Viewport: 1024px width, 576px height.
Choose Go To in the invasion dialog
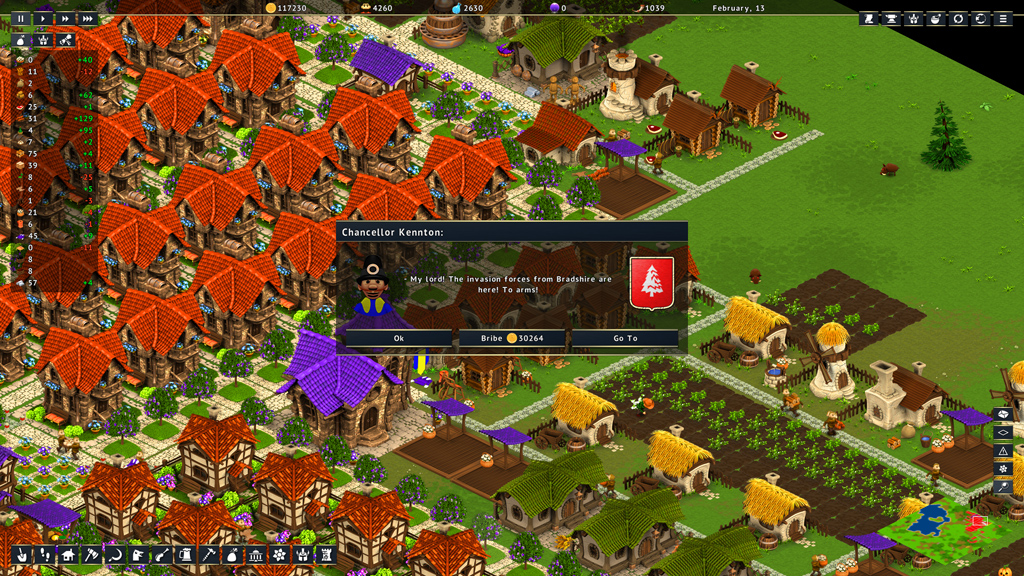[x=625, y=338]
